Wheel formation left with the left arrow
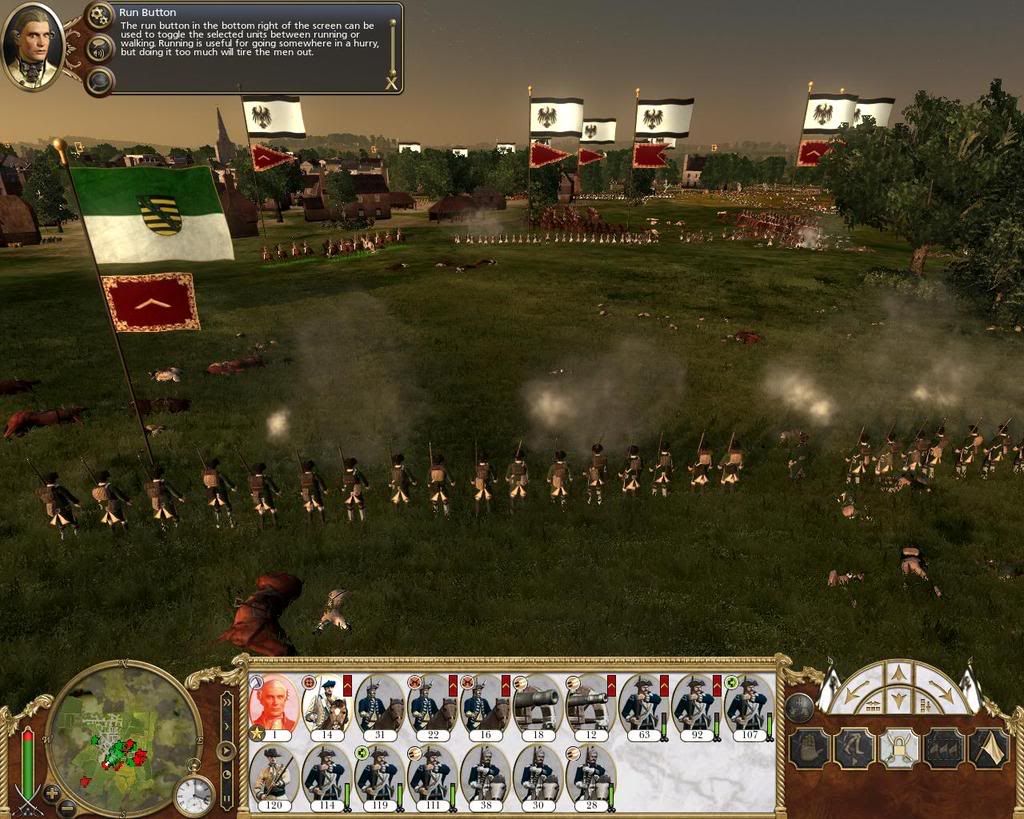The height and width of the screenshot is (819, 1024). [x=853, y=691]
